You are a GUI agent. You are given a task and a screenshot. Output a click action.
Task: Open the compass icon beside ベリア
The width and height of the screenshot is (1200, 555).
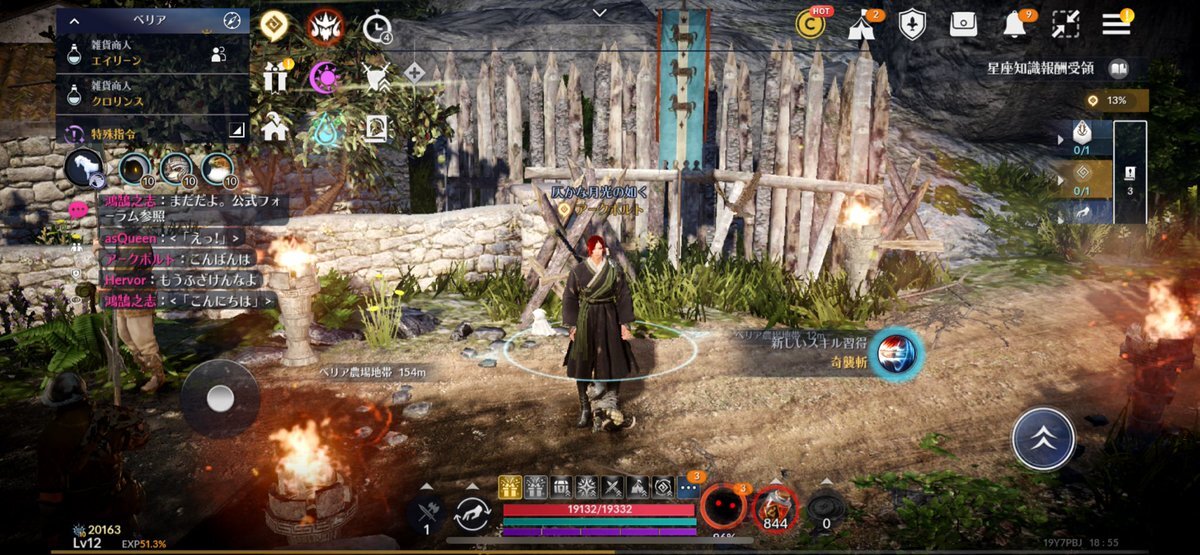[x=233, y=20]
